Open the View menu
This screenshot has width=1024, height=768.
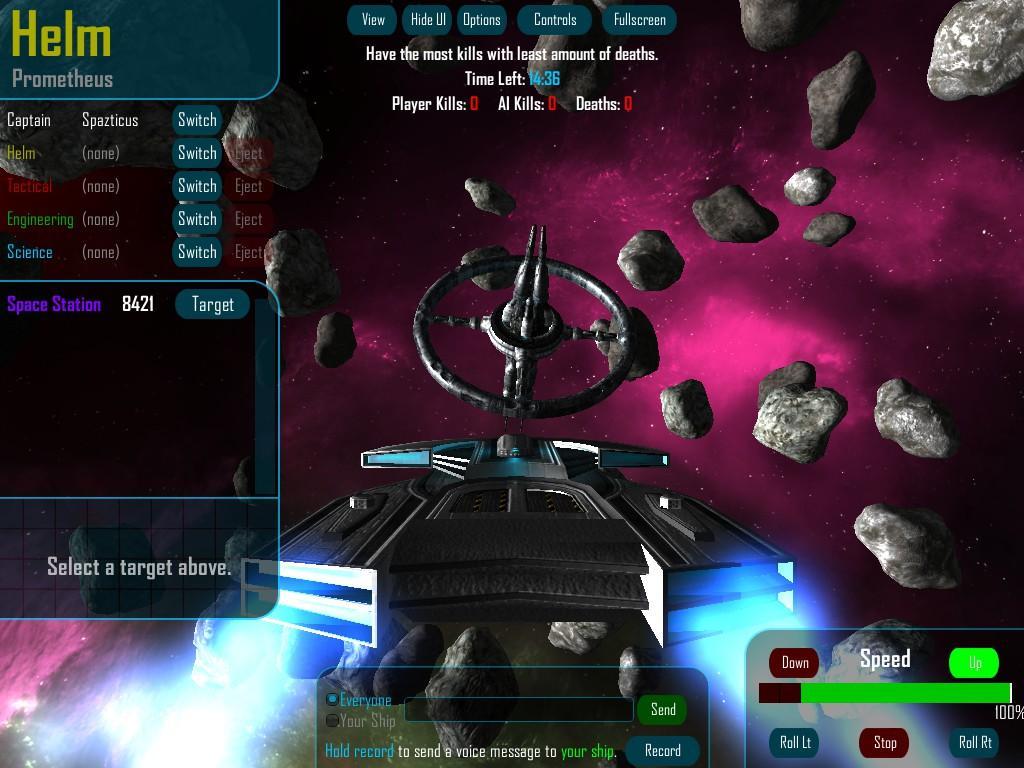coord(373,20)
